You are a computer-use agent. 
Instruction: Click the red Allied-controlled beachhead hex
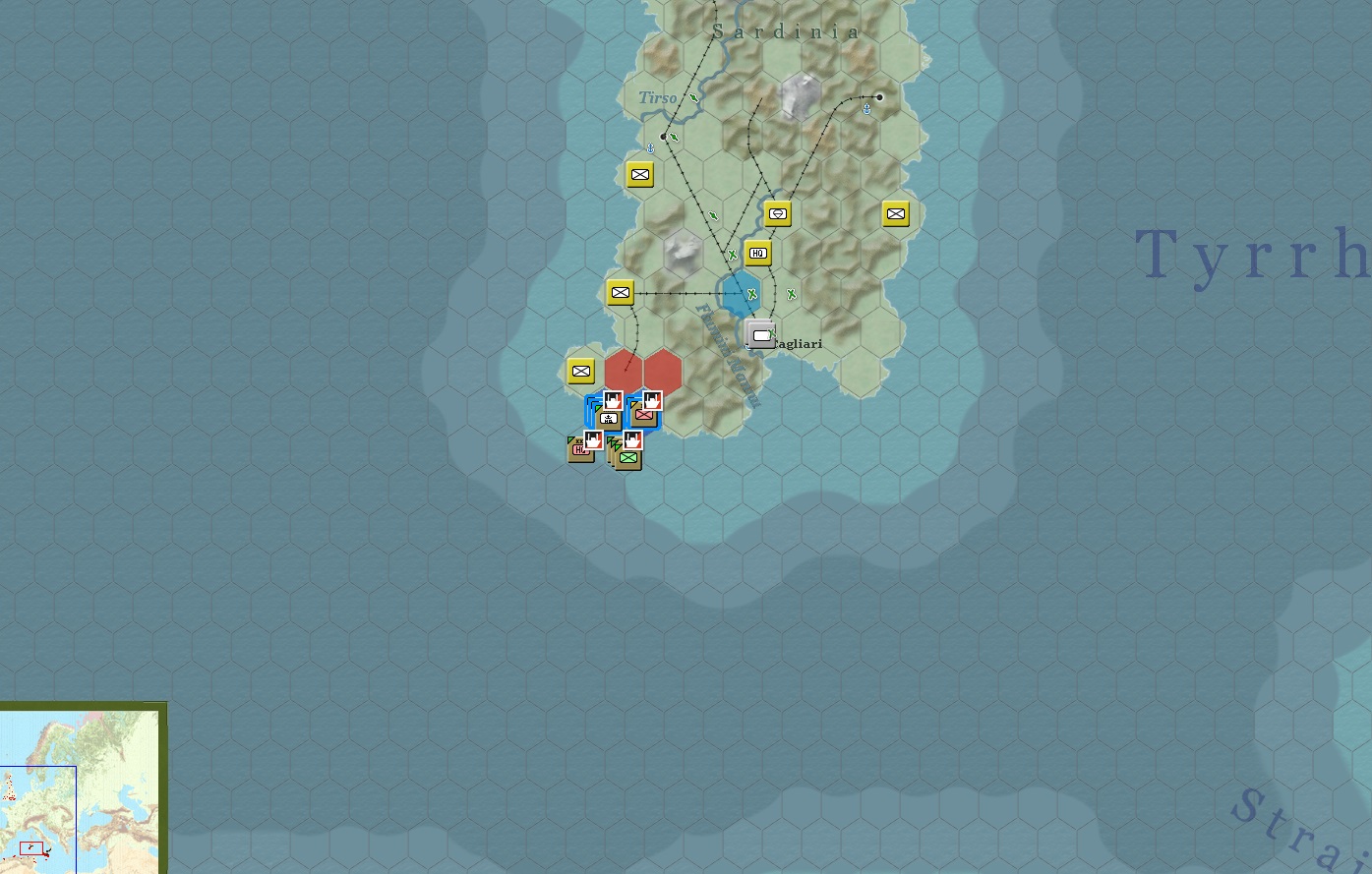pyautogui.click(x=622, y=371)
